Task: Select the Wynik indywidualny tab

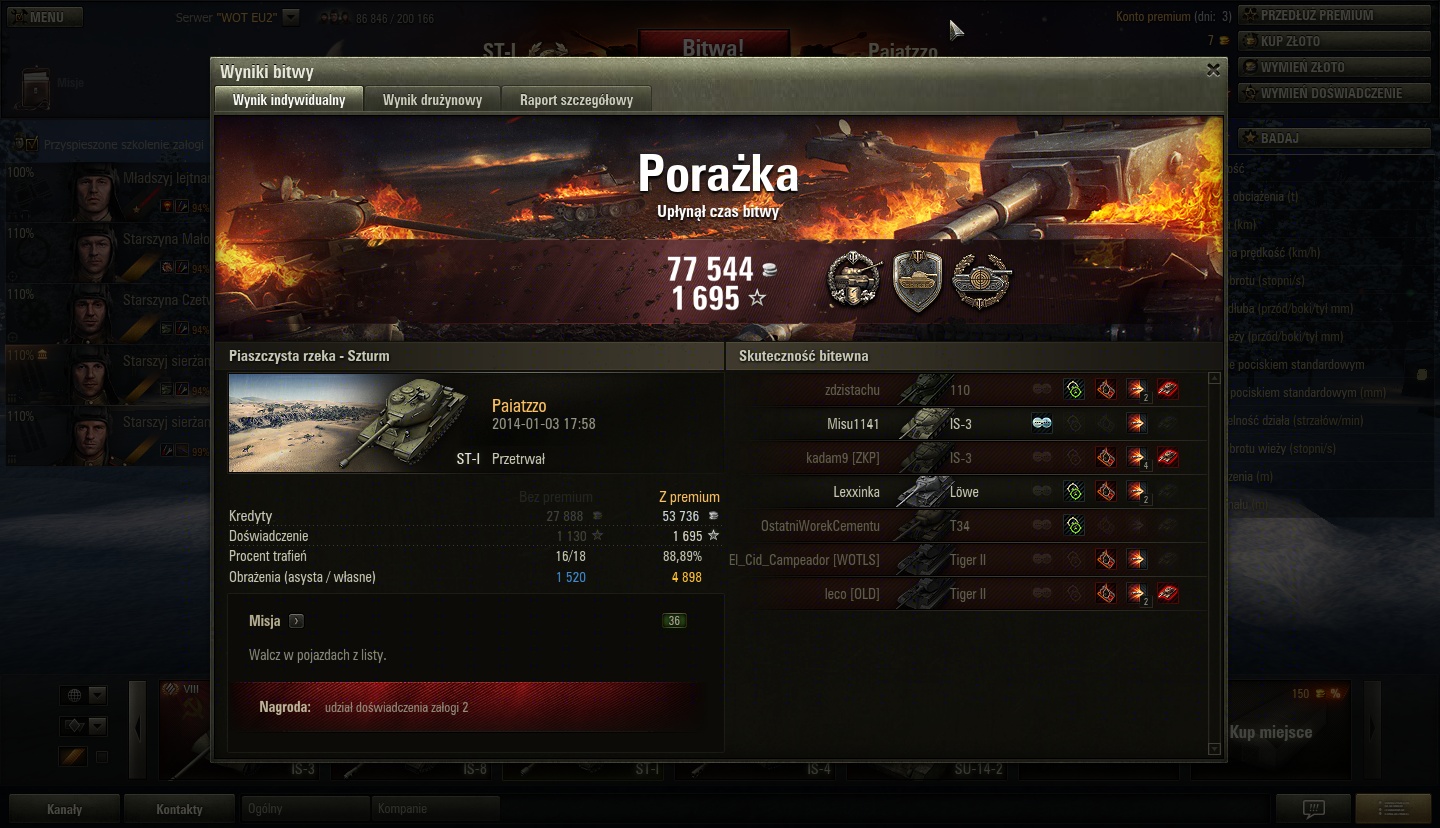Action: click(289, 100)
